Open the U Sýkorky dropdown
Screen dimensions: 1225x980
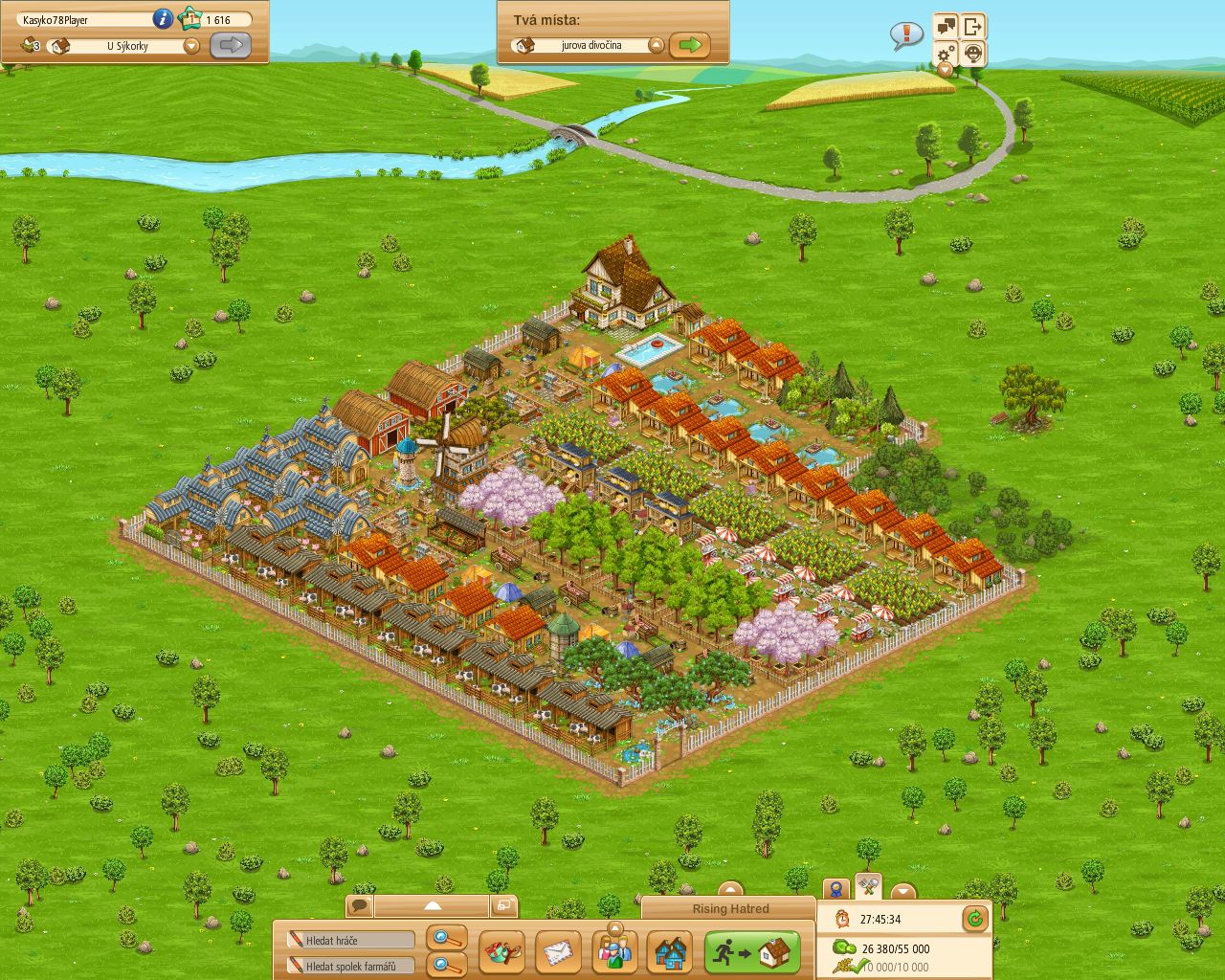pos(189,45)
